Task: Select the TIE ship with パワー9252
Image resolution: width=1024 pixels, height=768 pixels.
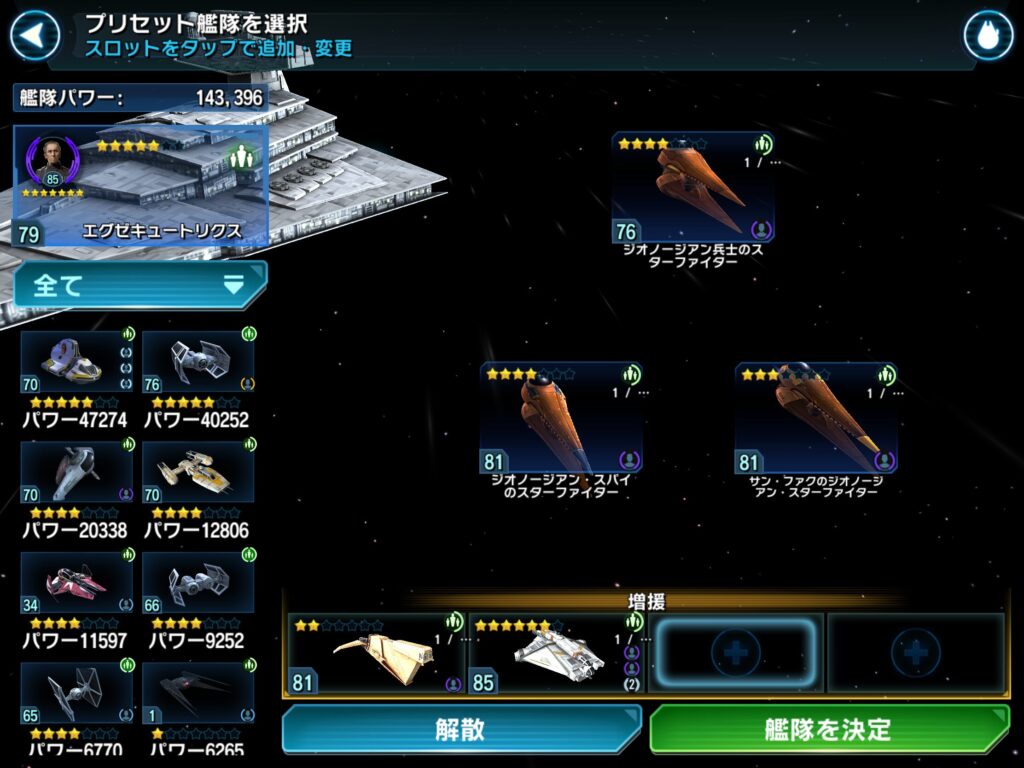Action: [x=198, y=583]
